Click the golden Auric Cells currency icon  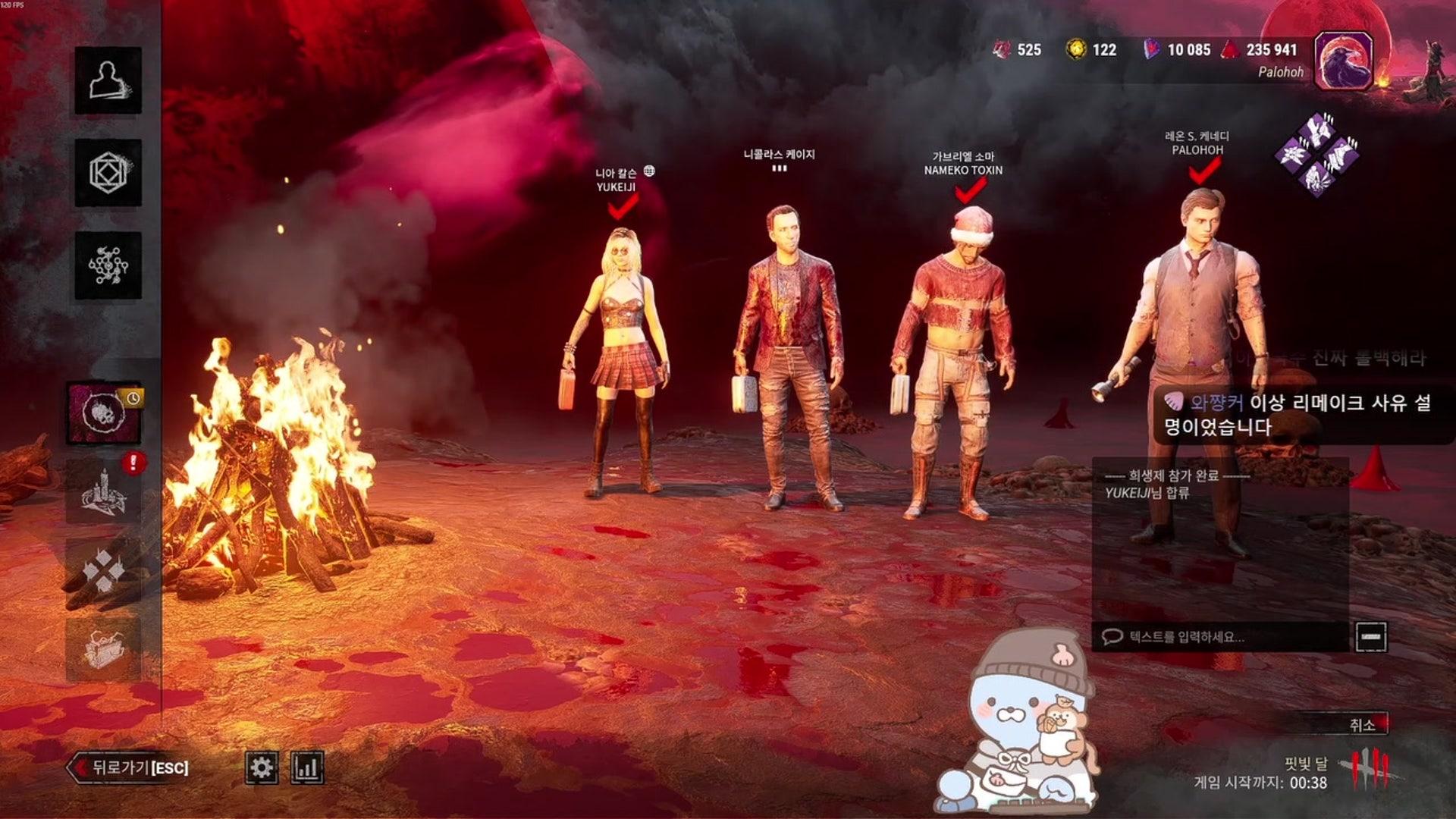[x=1075, y=50]
